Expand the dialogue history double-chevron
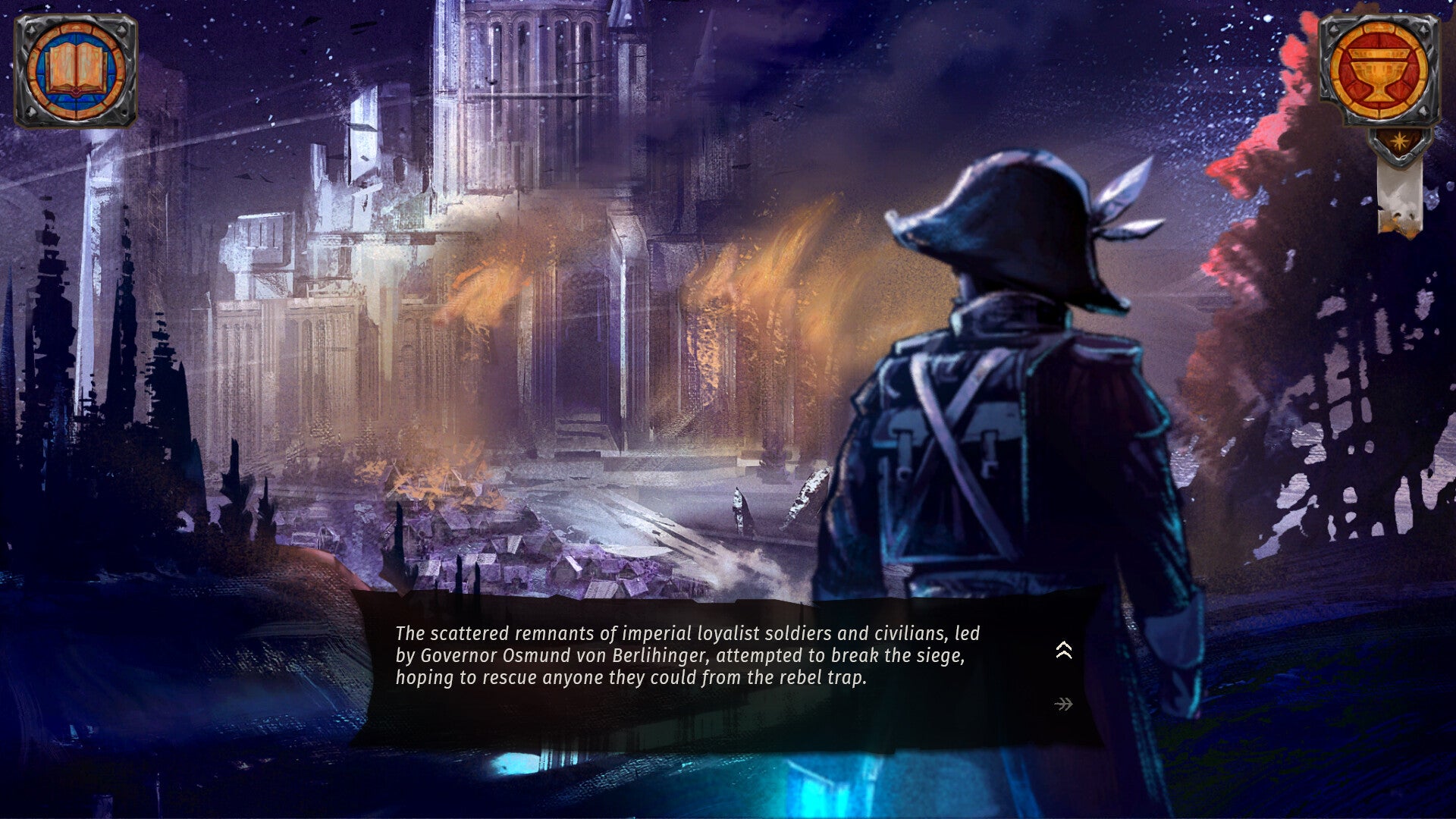 [x=1064, y=650]
